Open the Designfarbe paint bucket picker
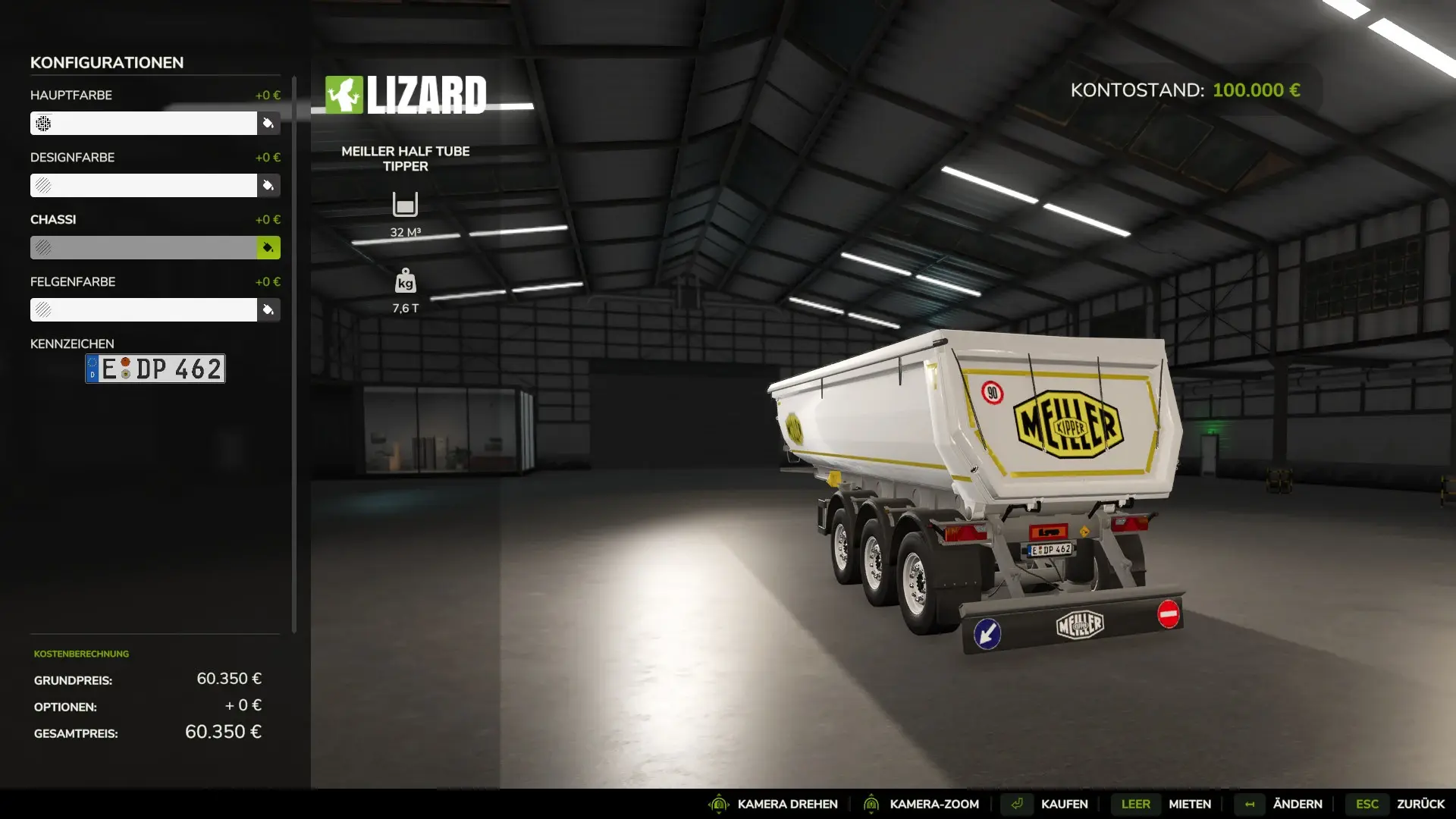 click(x=268, y=185)
